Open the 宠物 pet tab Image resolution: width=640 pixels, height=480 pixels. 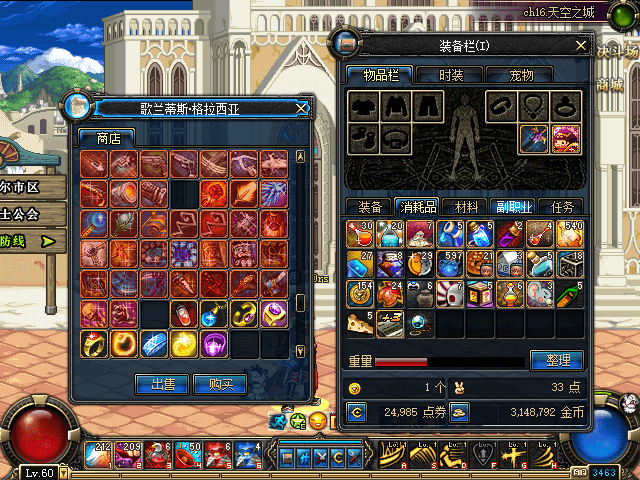[521, 75]
